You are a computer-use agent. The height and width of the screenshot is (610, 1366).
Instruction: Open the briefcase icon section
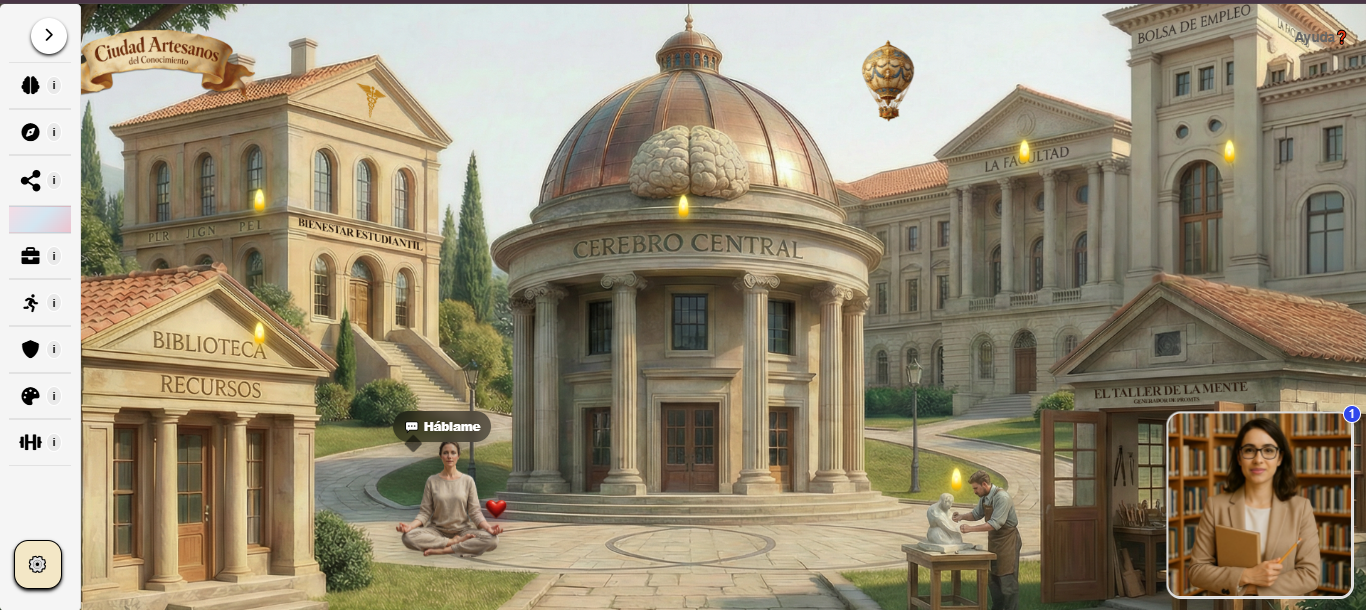pyautogui.click(x=30, y=256)
